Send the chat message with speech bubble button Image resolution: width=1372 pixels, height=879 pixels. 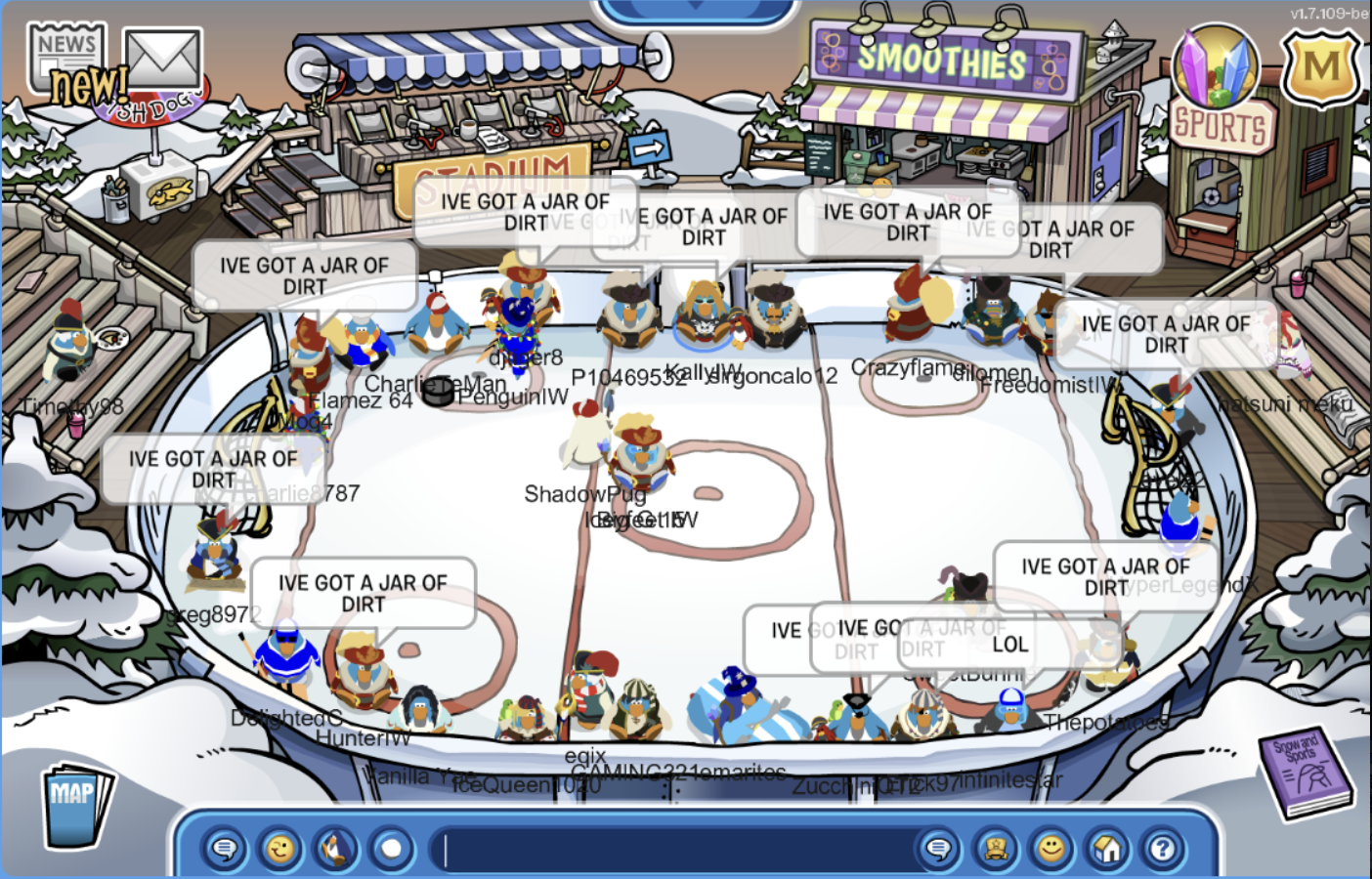point(938,848)
